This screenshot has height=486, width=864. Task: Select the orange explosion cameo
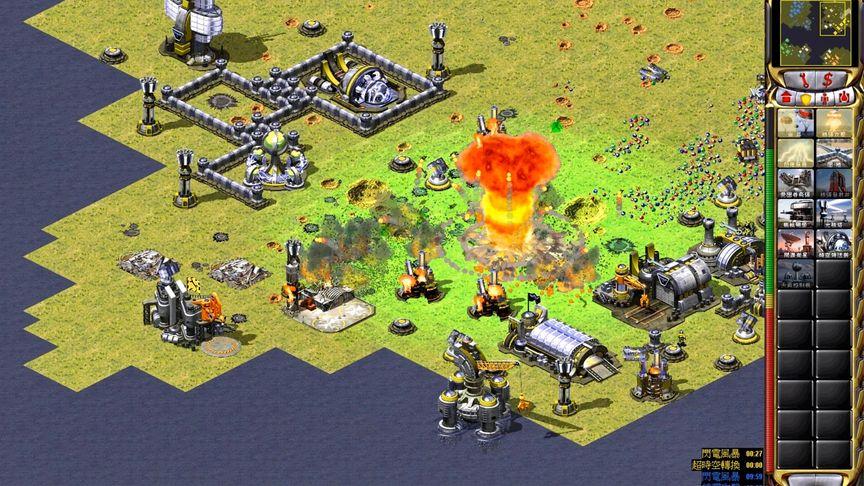click(835, 122)
